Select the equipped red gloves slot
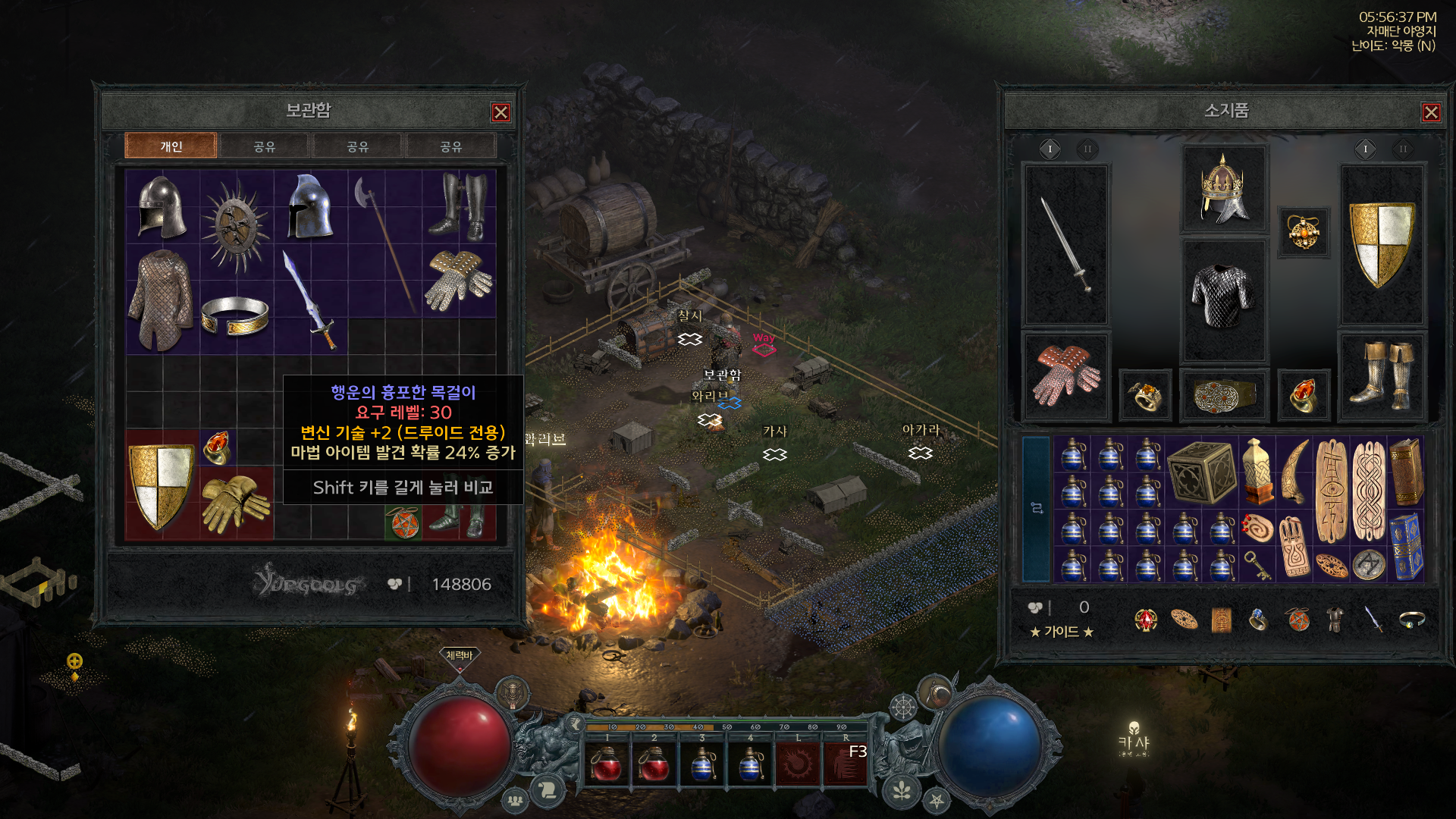This screenshot has height=819, width=1456. 1065,375
